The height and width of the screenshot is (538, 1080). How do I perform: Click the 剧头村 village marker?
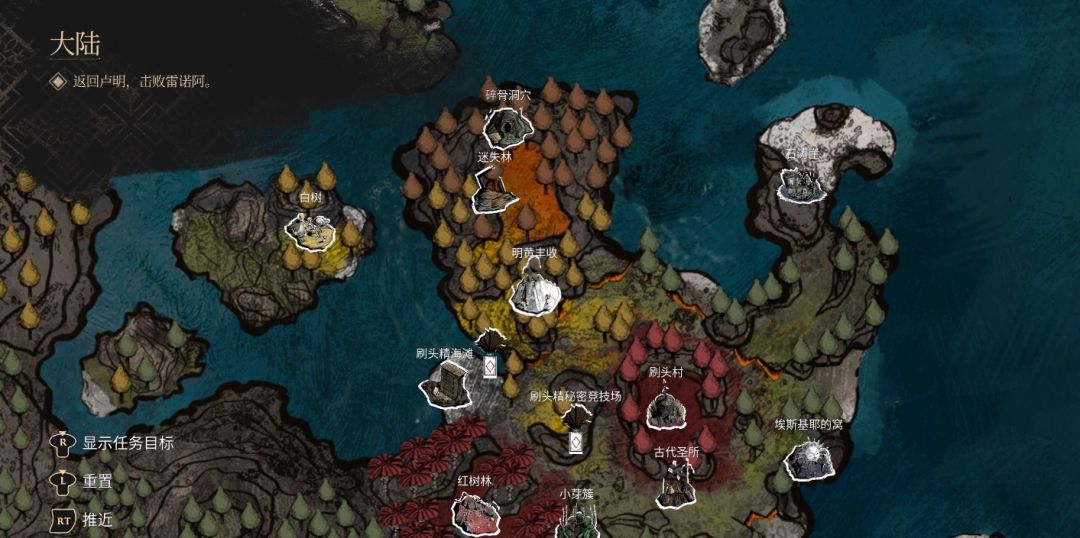click(x=665, y=407)
